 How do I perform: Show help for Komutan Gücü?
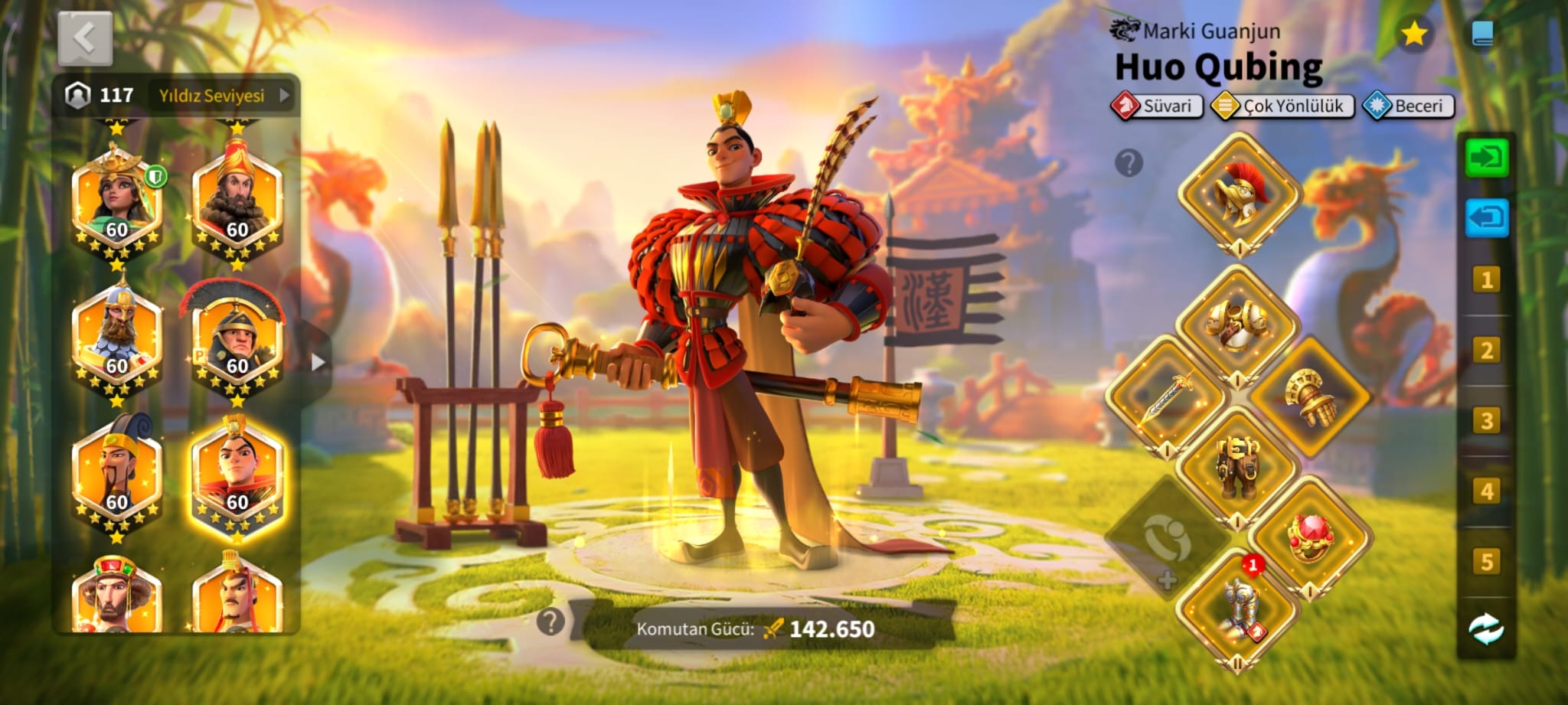(550, 622)
